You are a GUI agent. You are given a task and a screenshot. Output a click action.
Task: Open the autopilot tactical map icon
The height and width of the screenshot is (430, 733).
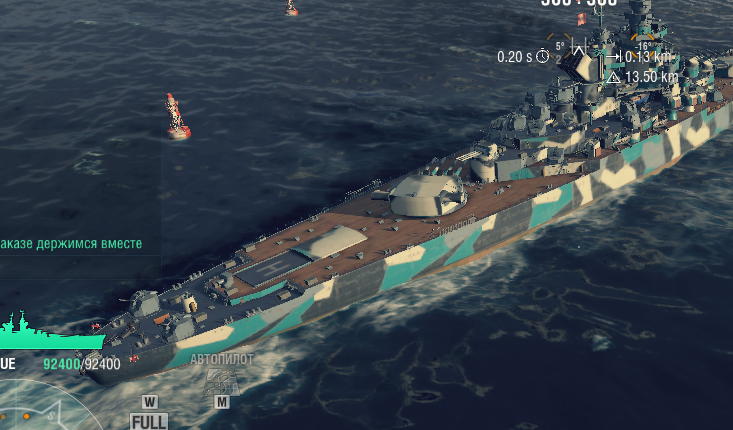[x=221, y=380]
